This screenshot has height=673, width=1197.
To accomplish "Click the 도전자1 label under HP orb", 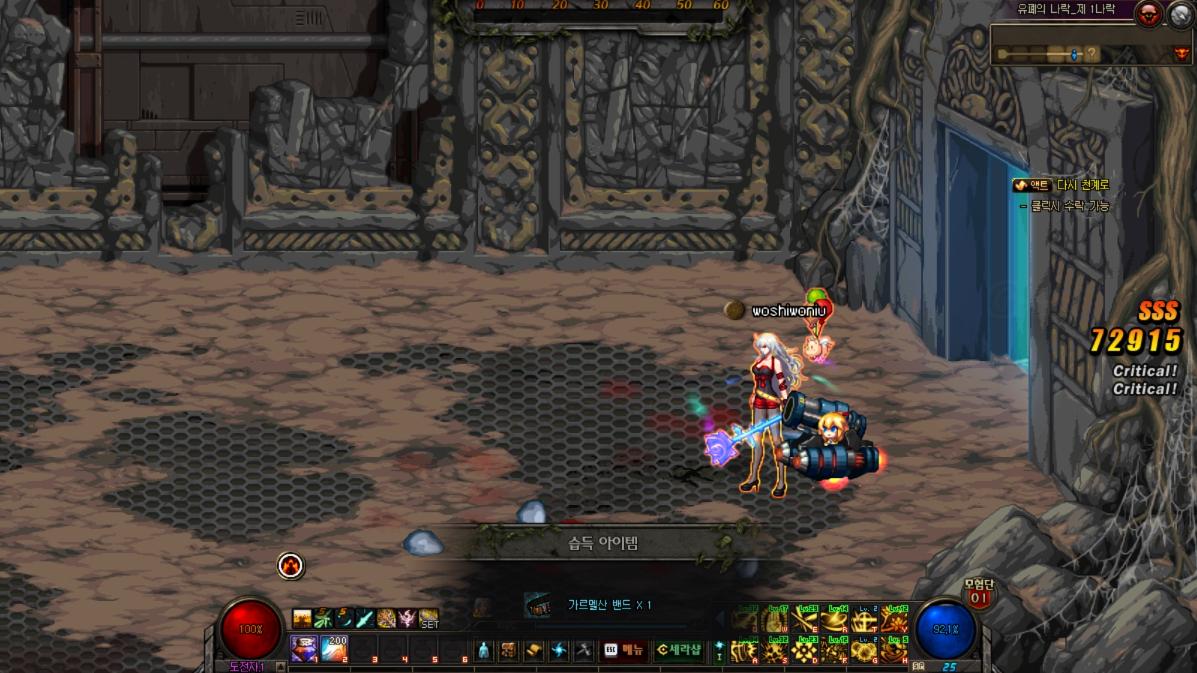I will 247,666.
